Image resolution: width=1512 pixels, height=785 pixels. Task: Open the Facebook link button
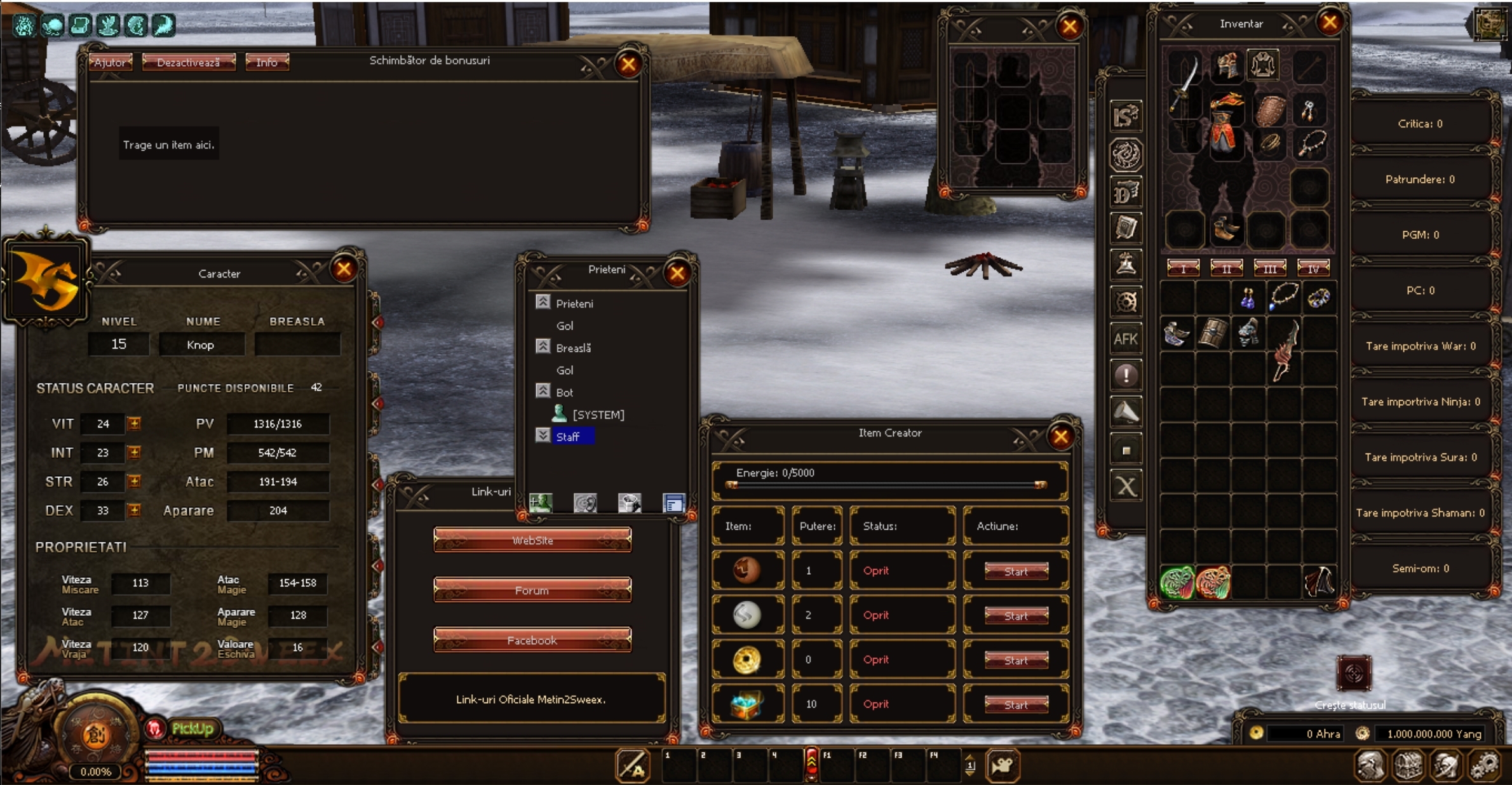(x=532, y=640)
